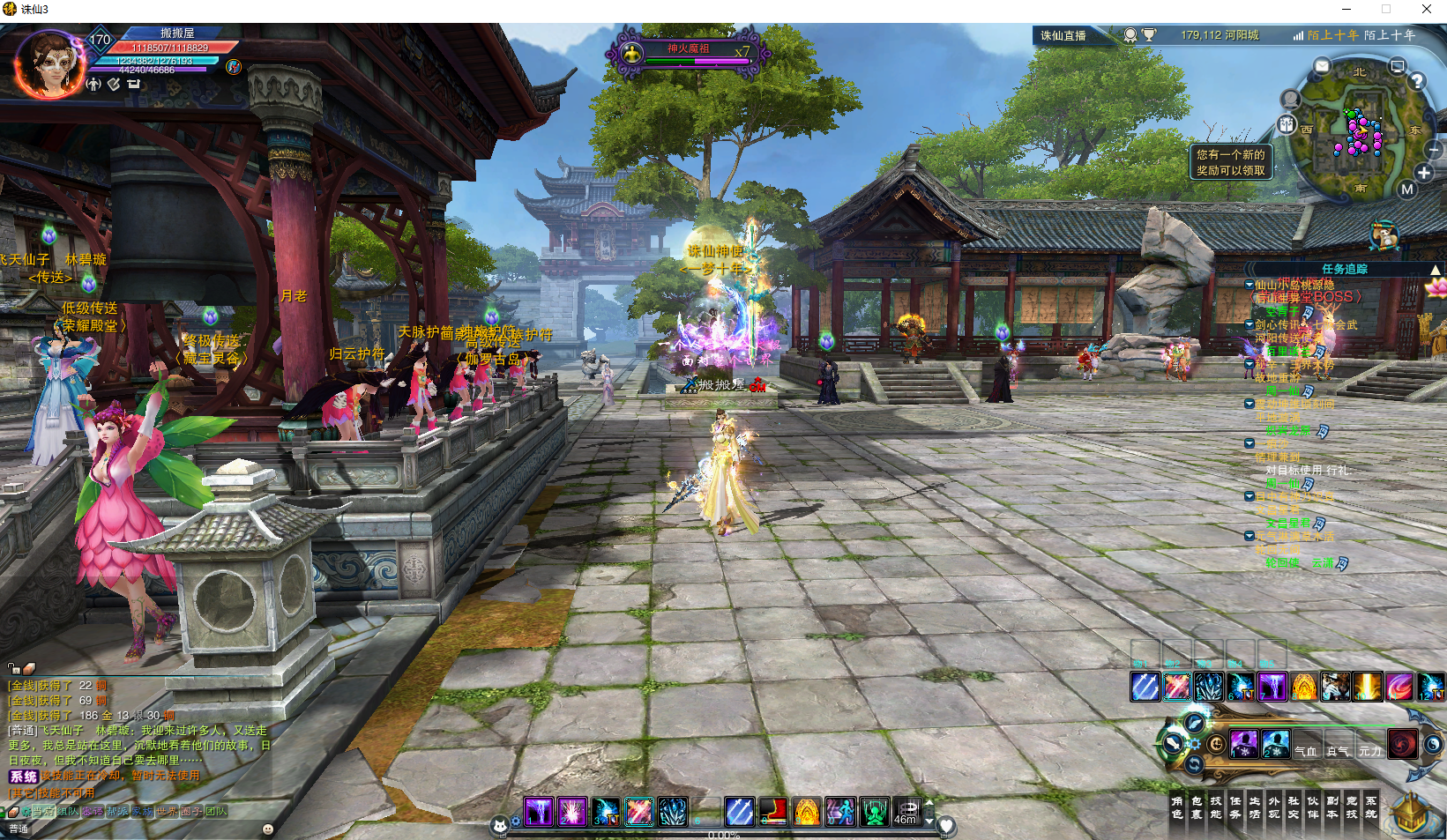Open the 社交 social menu
1447x840 pixels.
[x=1294, y=807]
